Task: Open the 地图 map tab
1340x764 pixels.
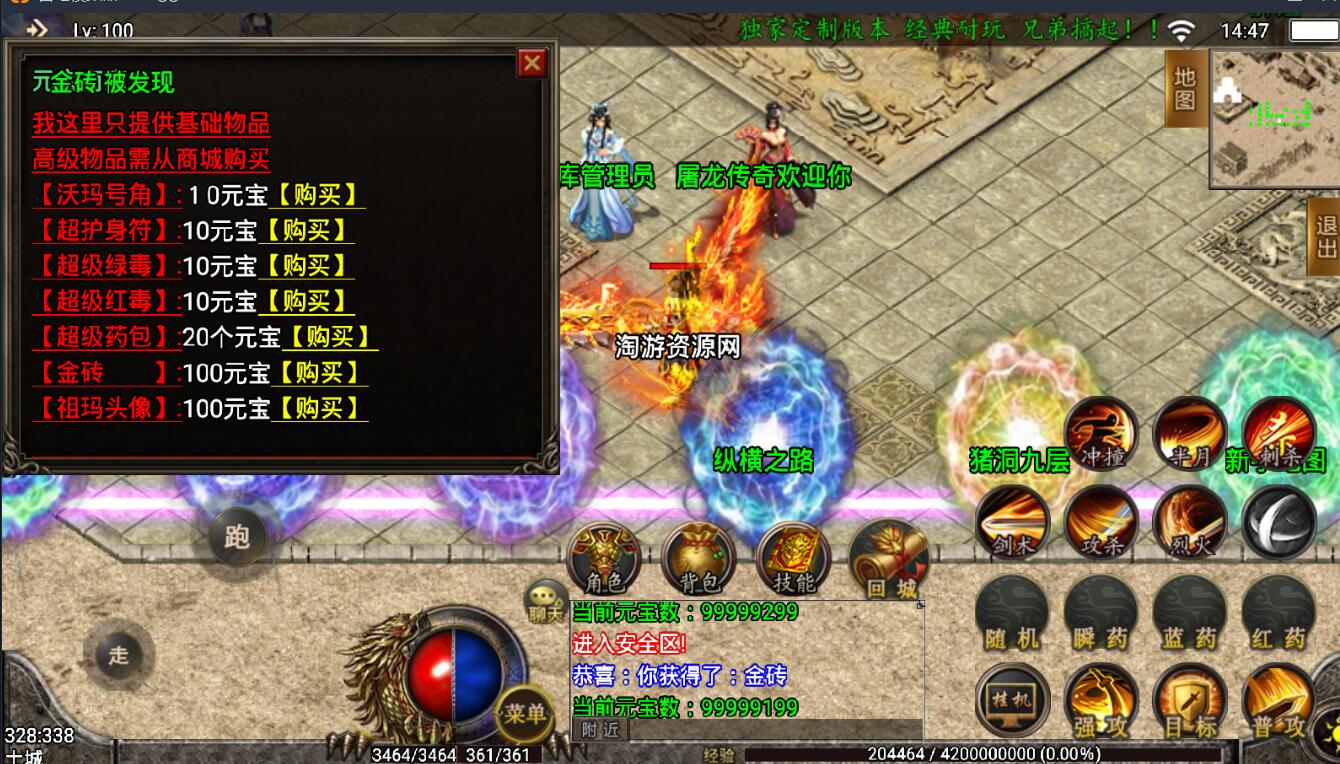Action: [x=1186, y=89]
